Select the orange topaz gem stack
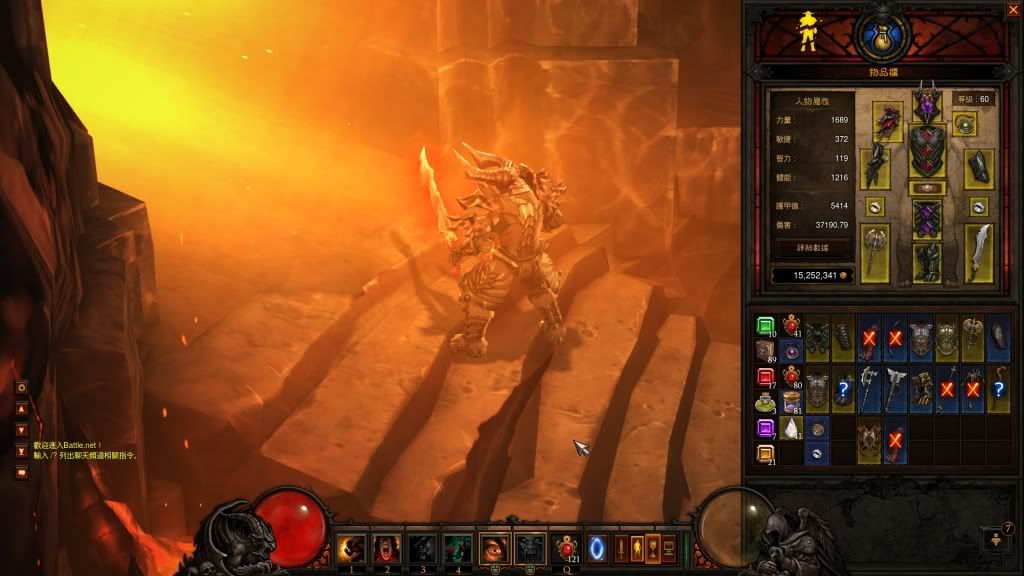Viewport: 1024px width, 576px height. [x=765, y=453]
